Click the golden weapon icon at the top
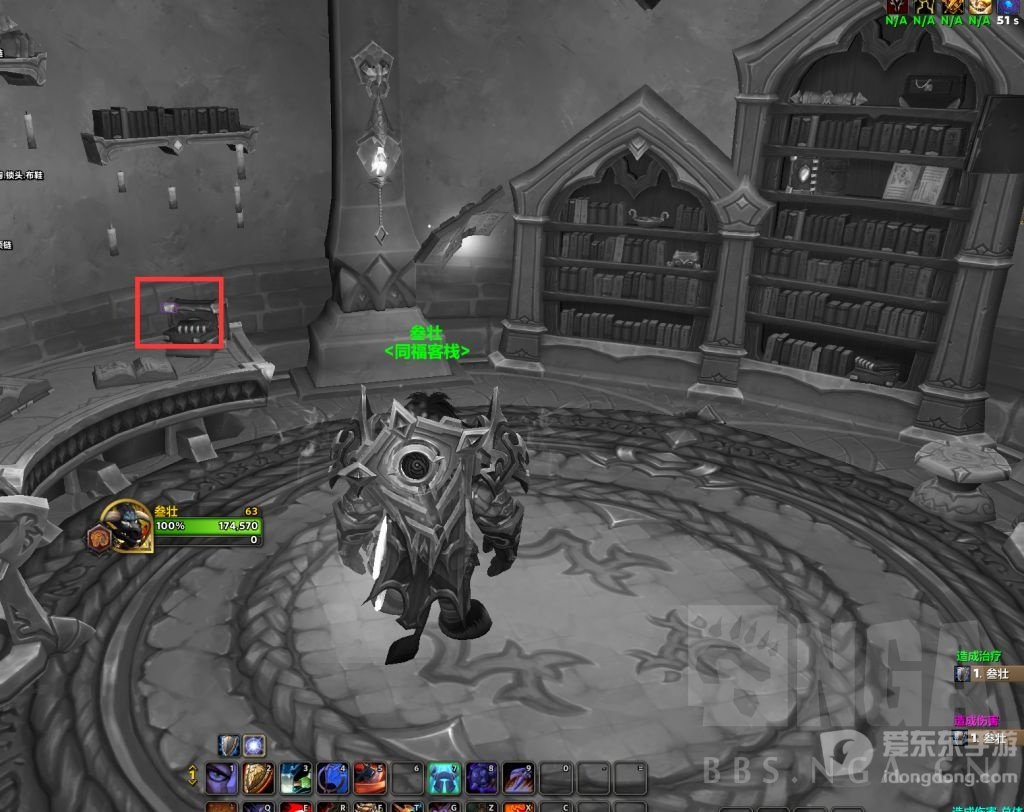This screenshot has width=1024, height=812. 952,6
